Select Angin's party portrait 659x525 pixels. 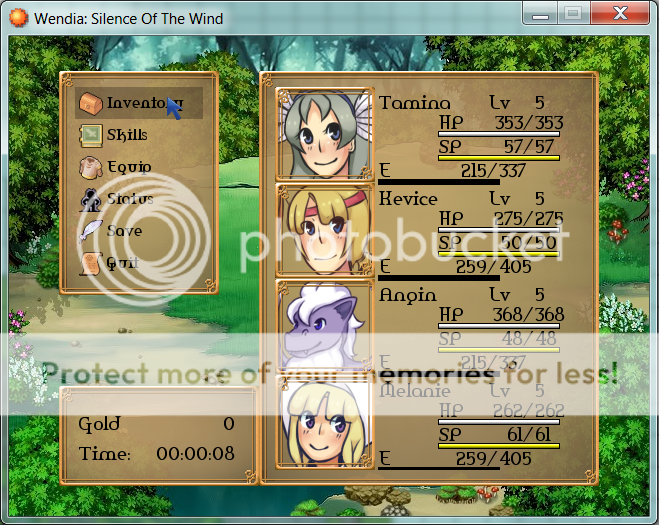pyautogui.click(x=324, y=326)
